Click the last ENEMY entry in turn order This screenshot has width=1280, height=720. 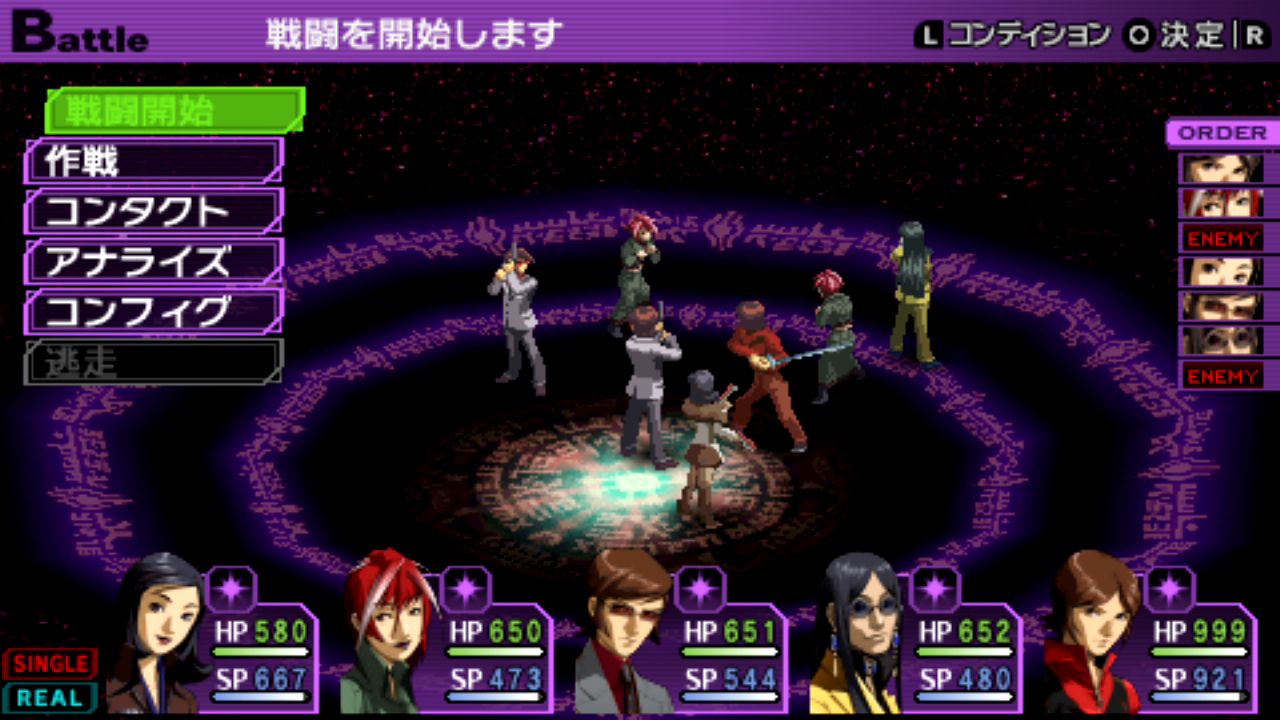1222,376
